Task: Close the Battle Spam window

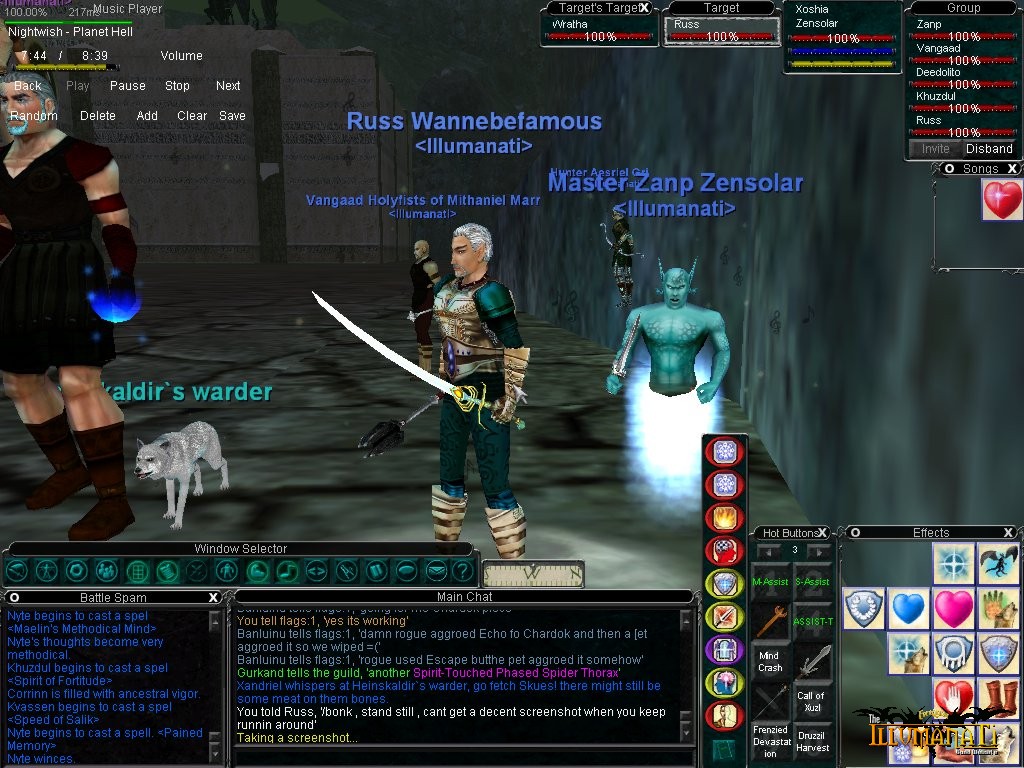Action: (213, 597)
